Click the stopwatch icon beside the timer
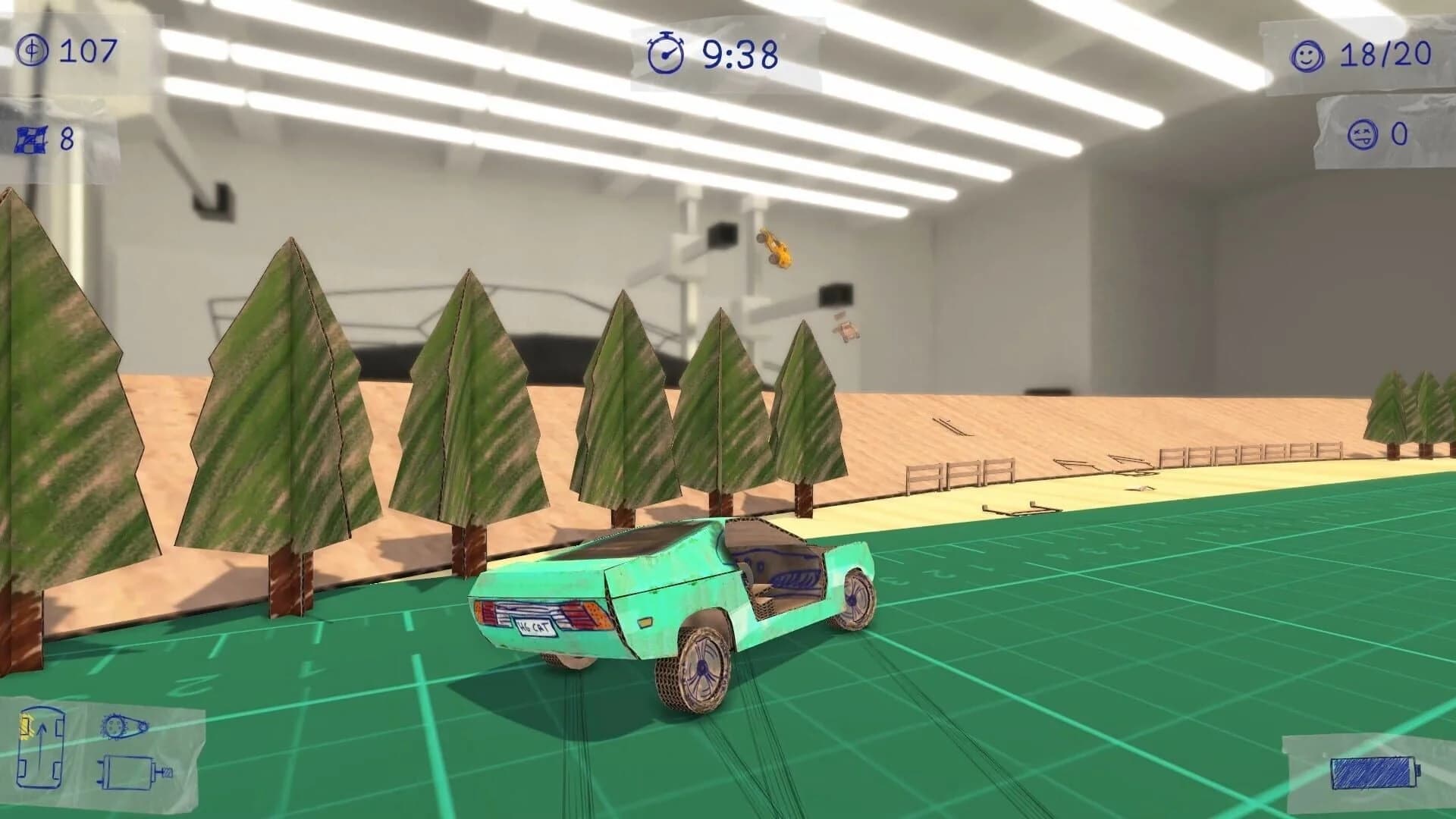 pos(666,53)
